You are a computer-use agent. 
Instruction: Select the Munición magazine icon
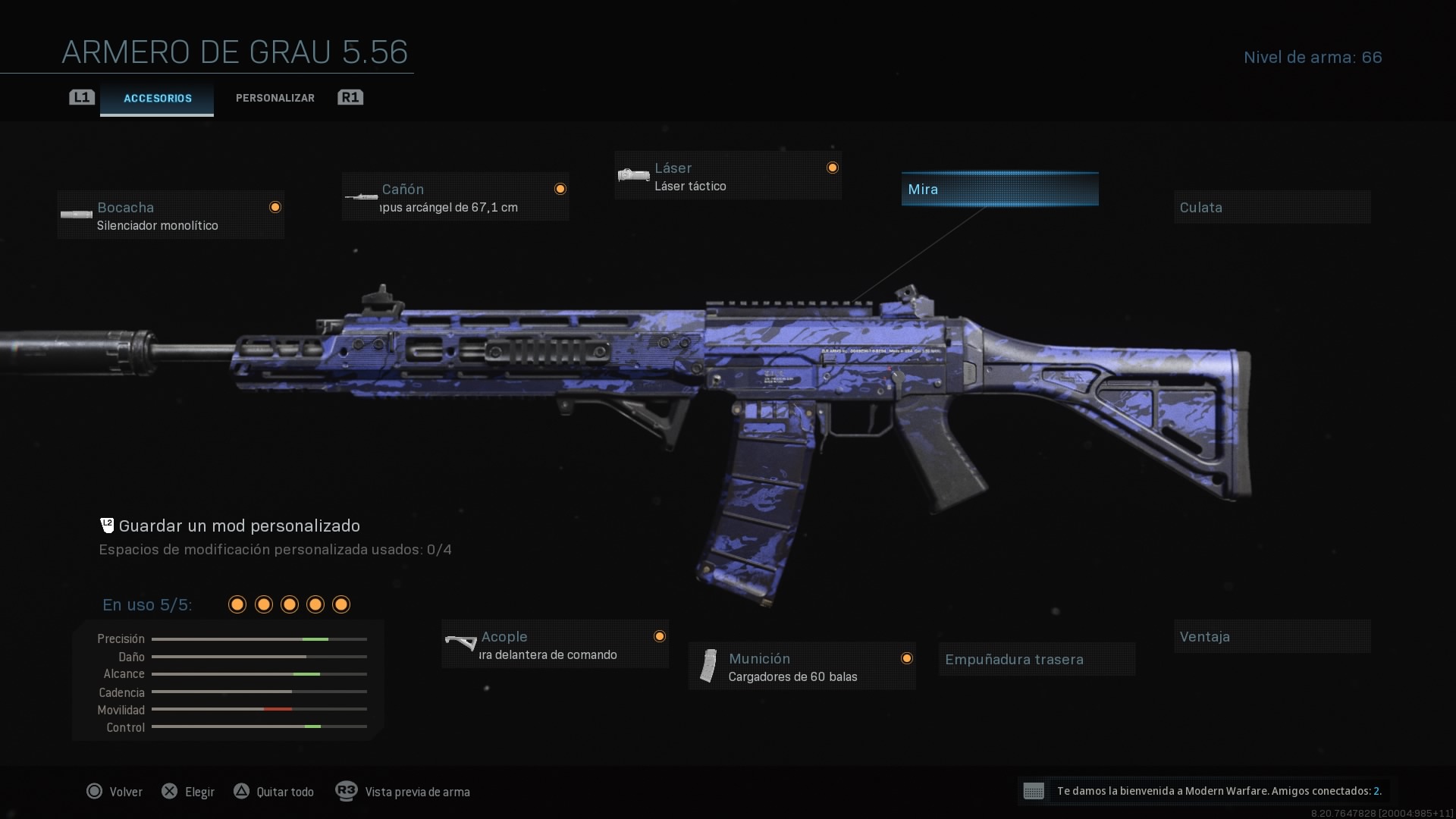coord(710,666)
